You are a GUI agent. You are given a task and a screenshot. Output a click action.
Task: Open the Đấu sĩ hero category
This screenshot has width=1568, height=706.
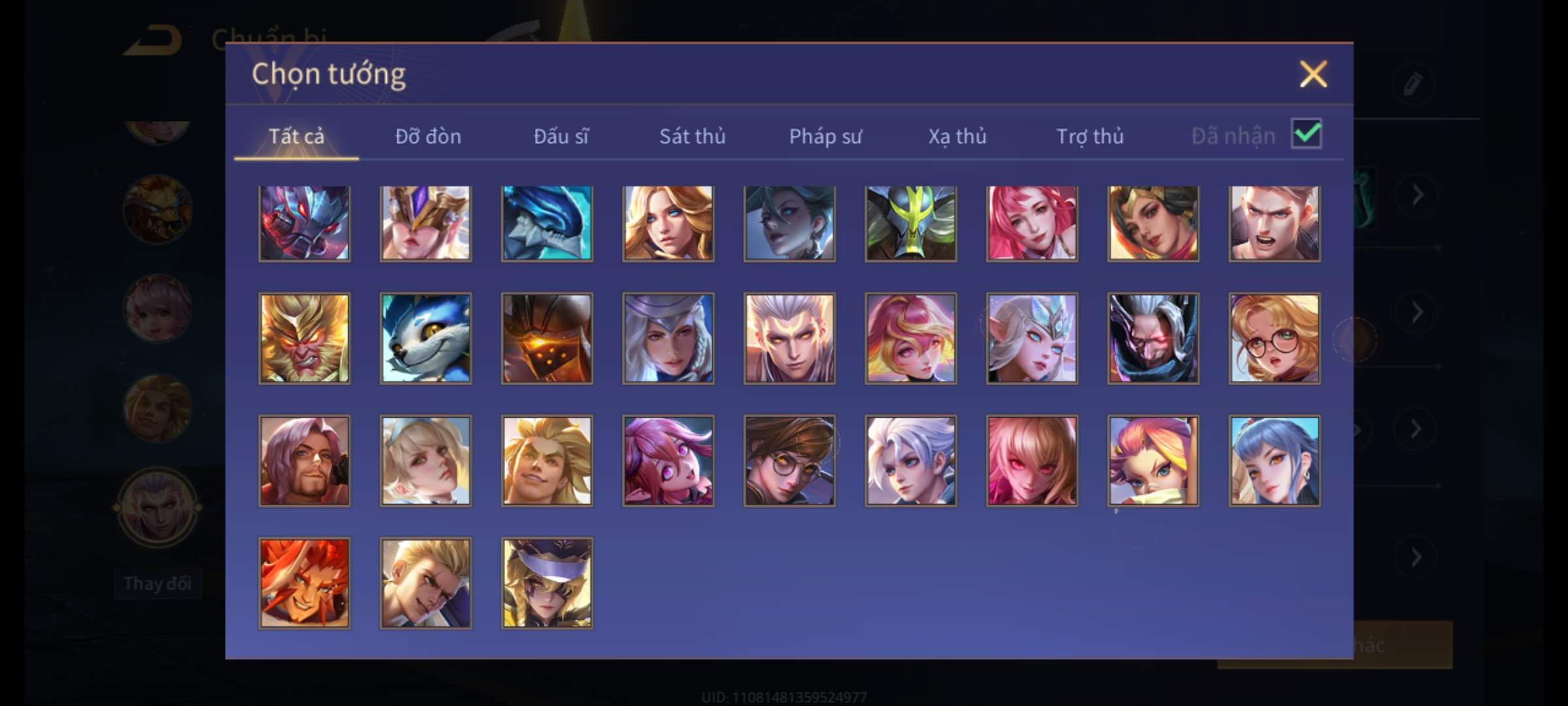click(x=561, y=136)
